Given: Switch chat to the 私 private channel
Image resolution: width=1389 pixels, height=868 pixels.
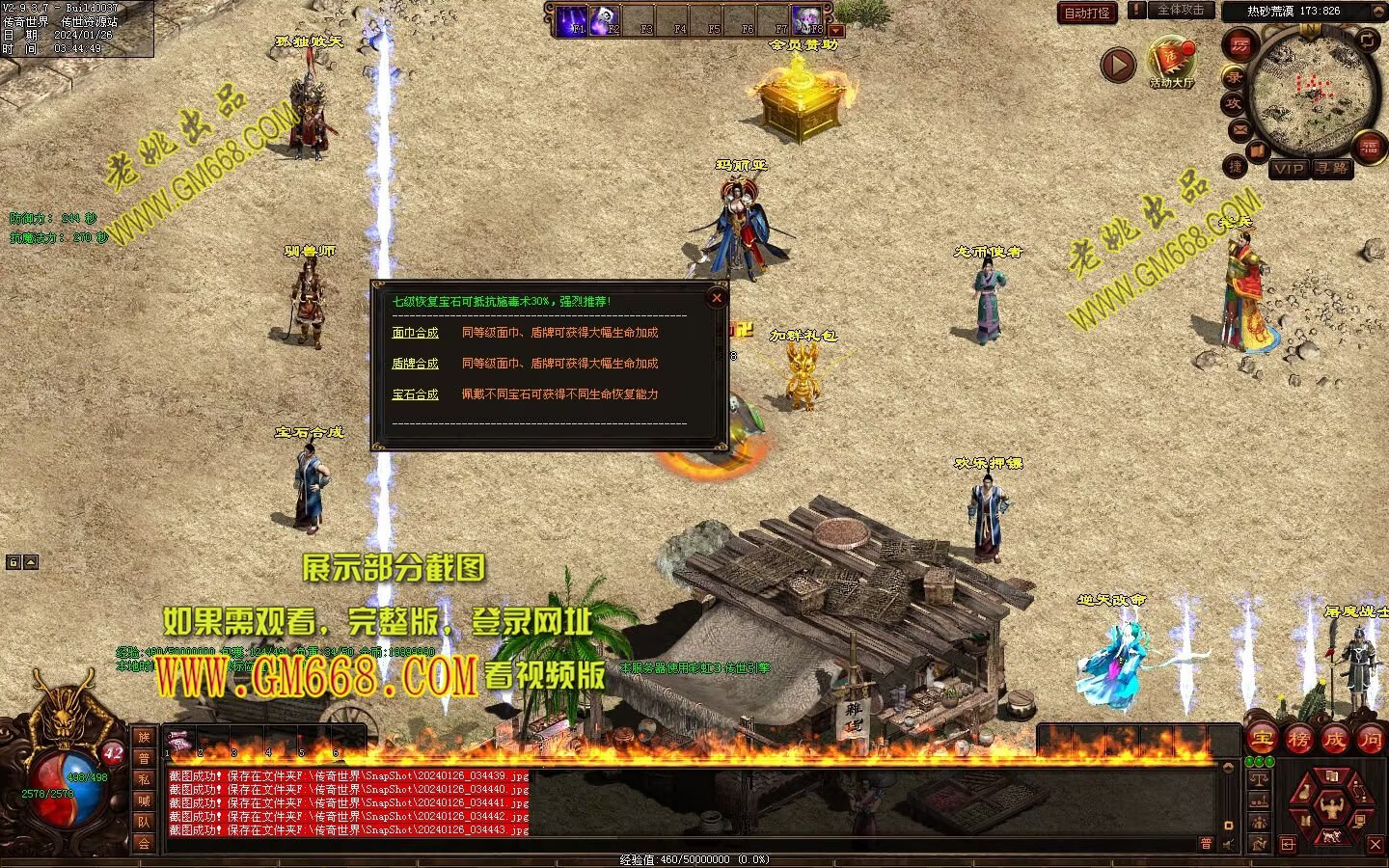Looking at the screenshot, I should [144, 779].
